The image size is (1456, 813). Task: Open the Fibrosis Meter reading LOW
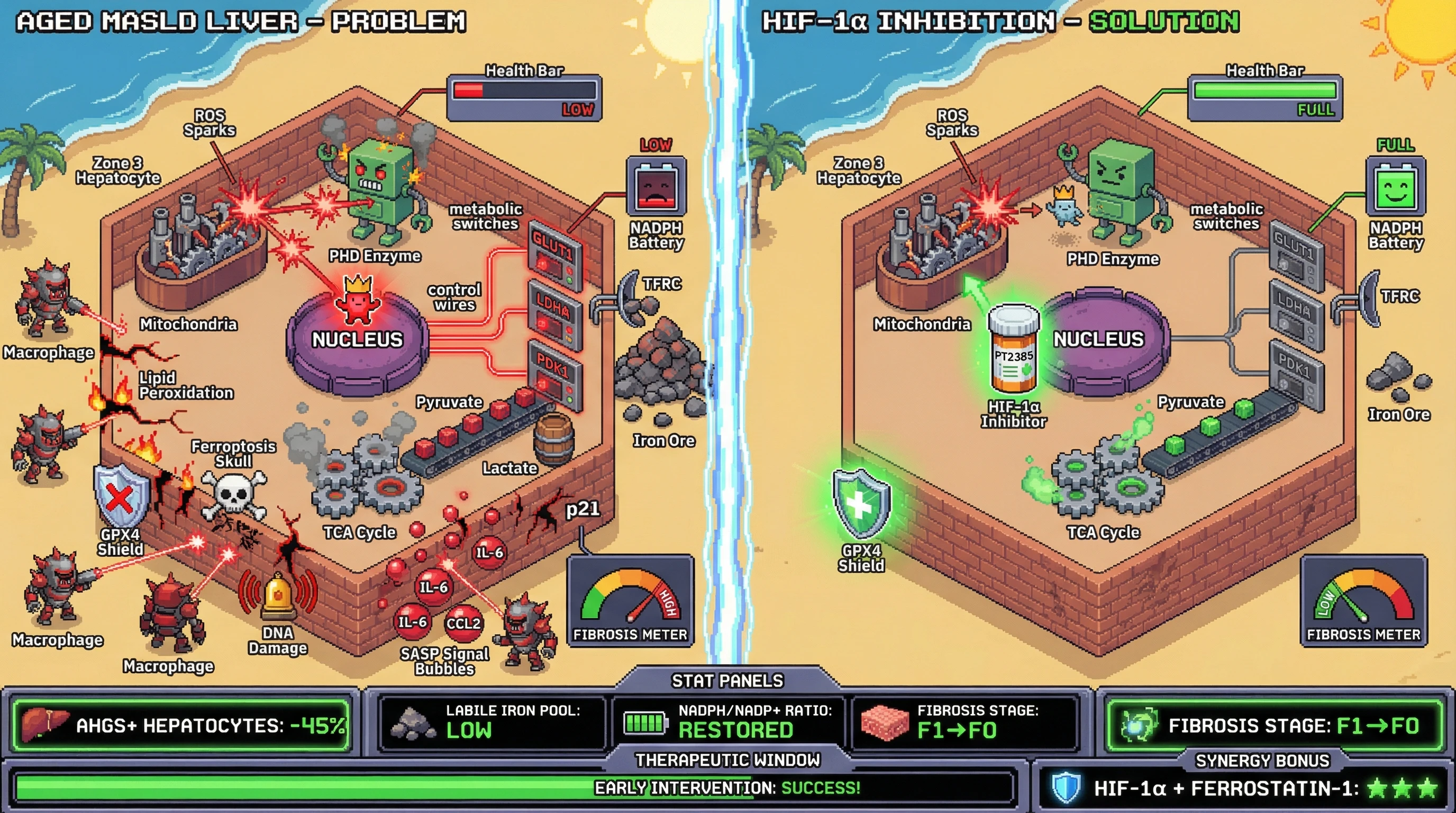[x=1363, y=601]
